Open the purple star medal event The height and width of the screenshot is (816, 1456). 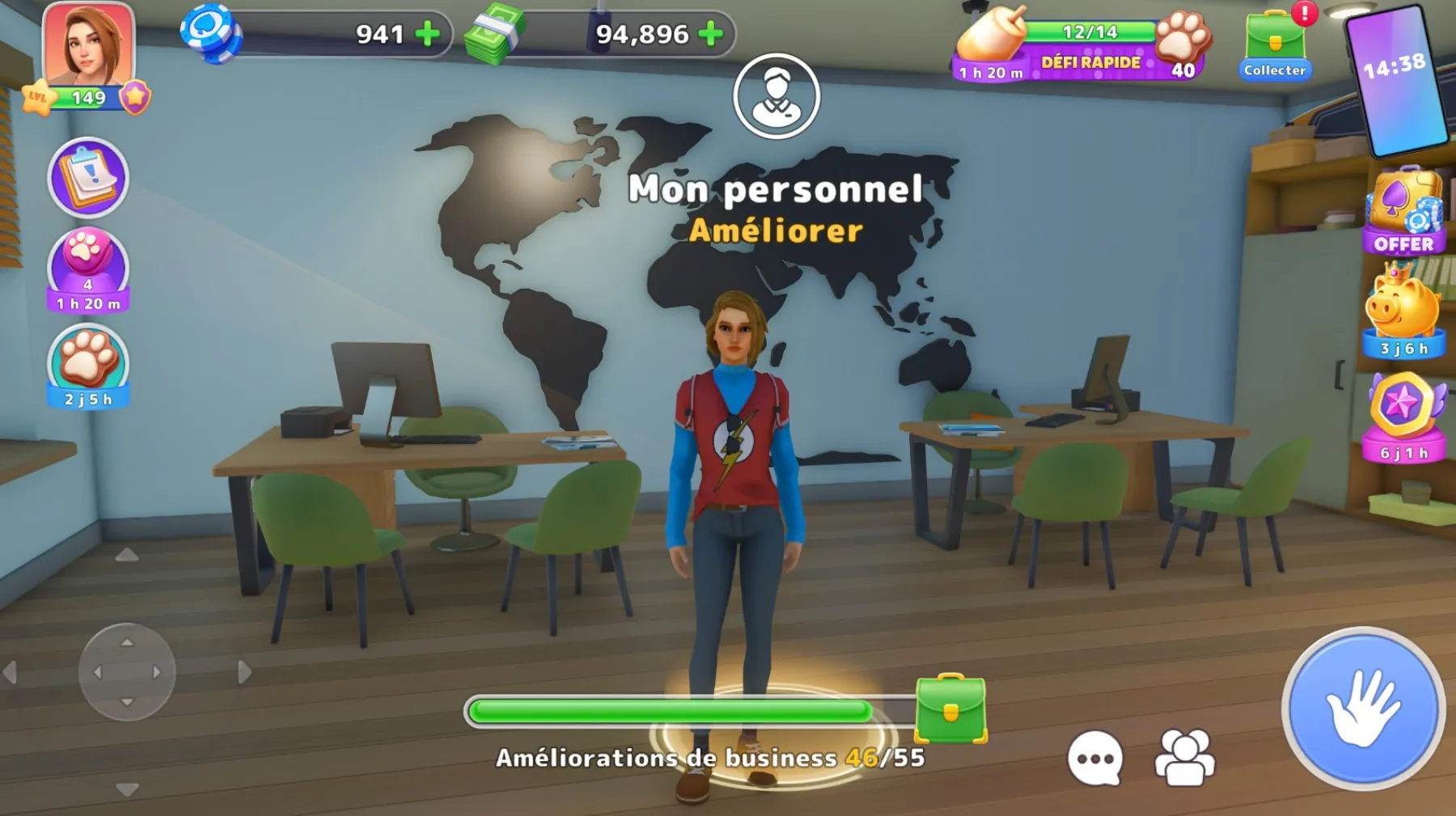[x=1403, y=416]
